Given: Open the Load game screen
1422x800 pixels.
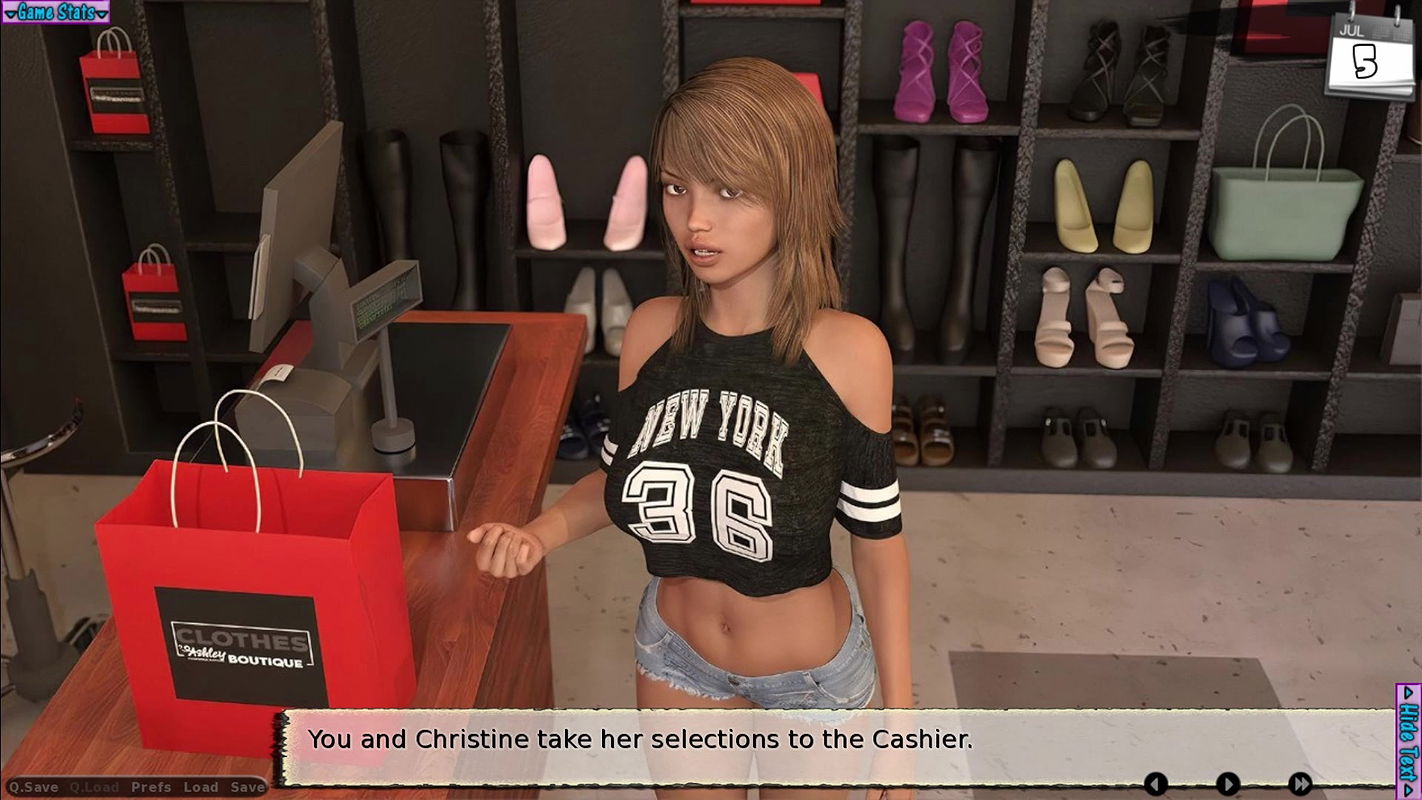Looking at the screenshot, I should coord(198,787).
